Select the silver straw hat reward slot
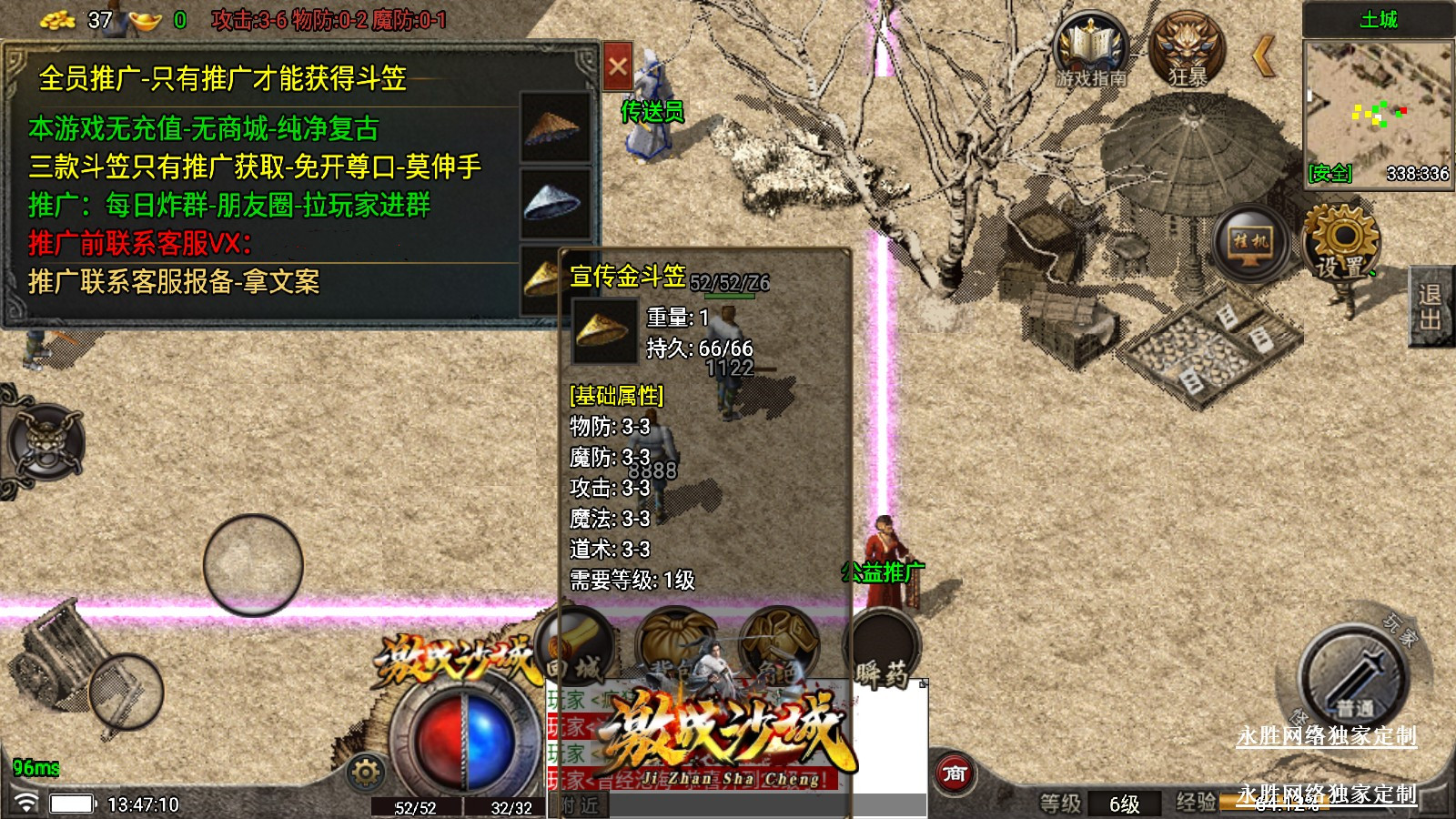This screenshot has height=819, width=1456. point(553,202)
